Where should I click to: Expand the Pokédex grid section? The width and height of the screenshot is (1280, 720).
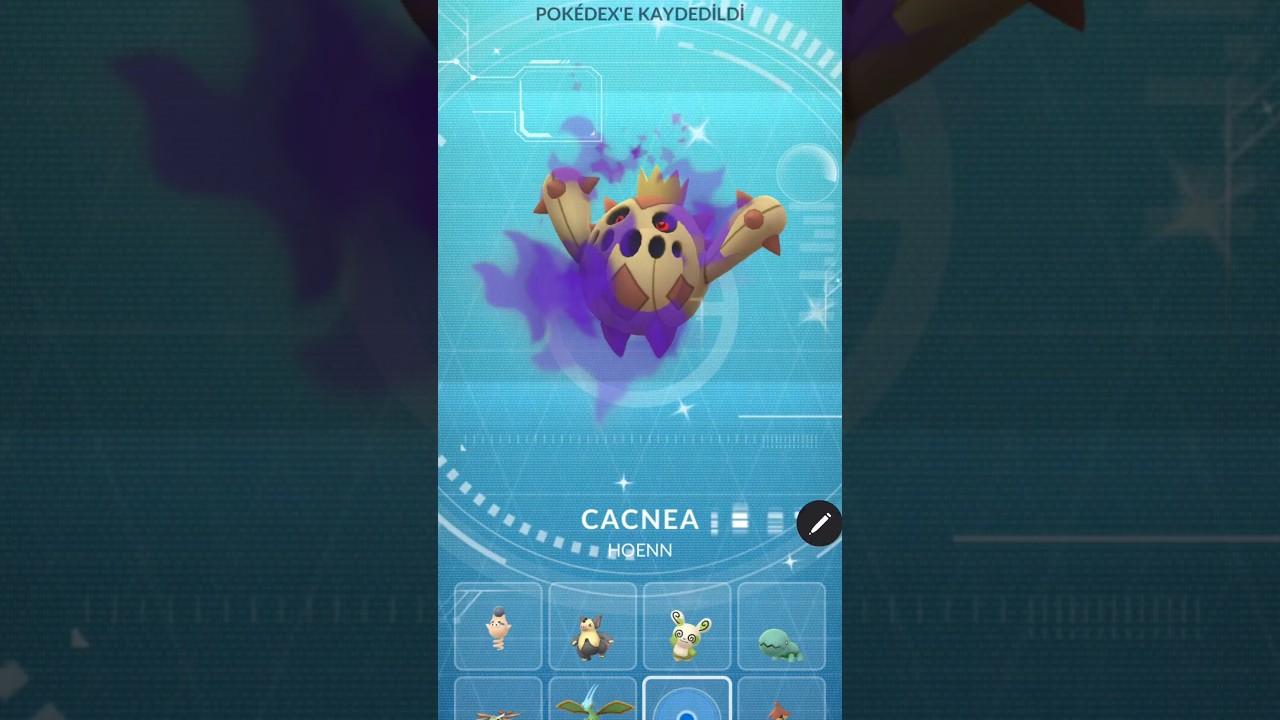(640, 650)
